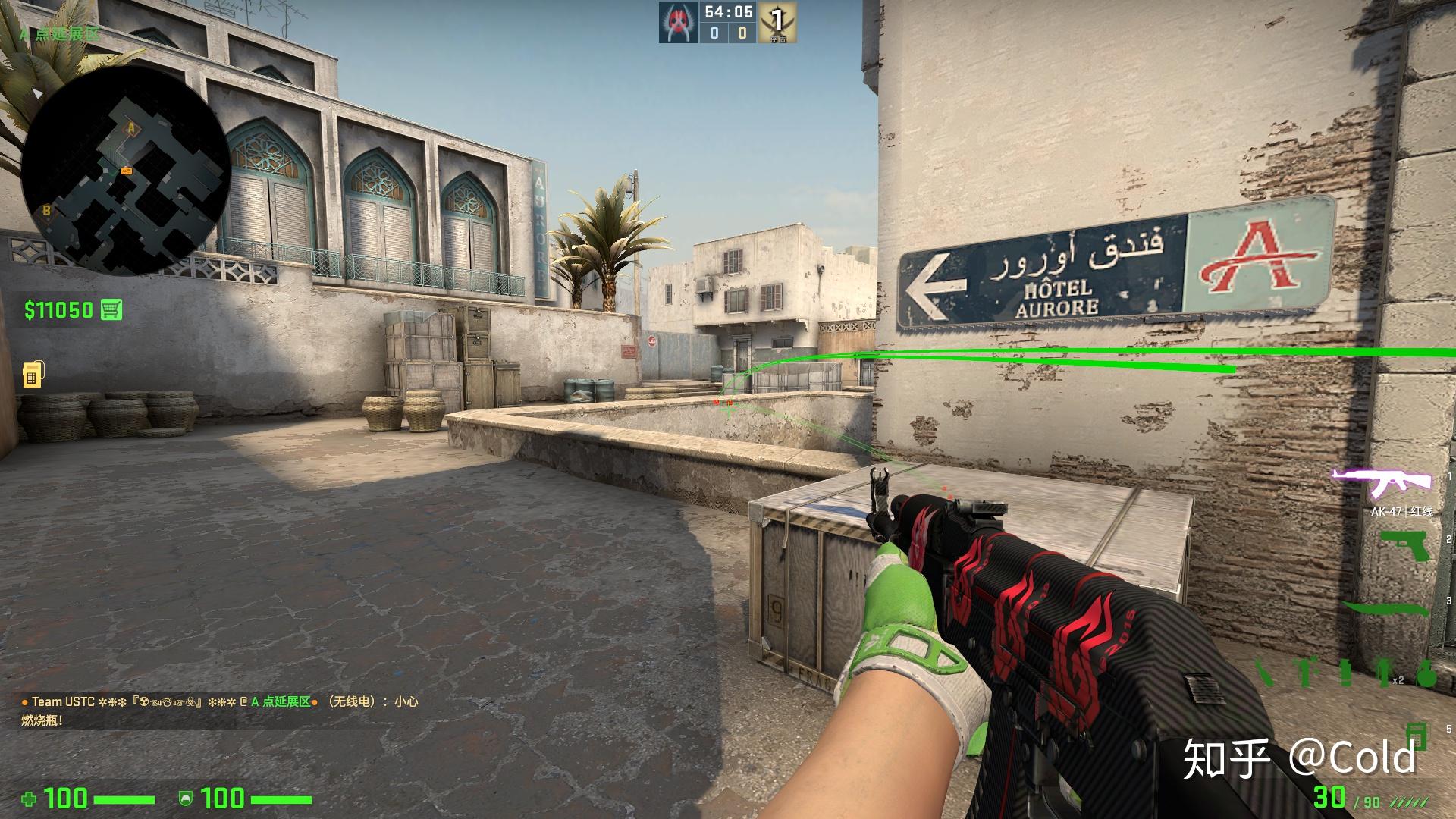The height and width of the screenshot is (819, 1456).
Task: Click the red team emblem by the timer
Action: (677, 23)
